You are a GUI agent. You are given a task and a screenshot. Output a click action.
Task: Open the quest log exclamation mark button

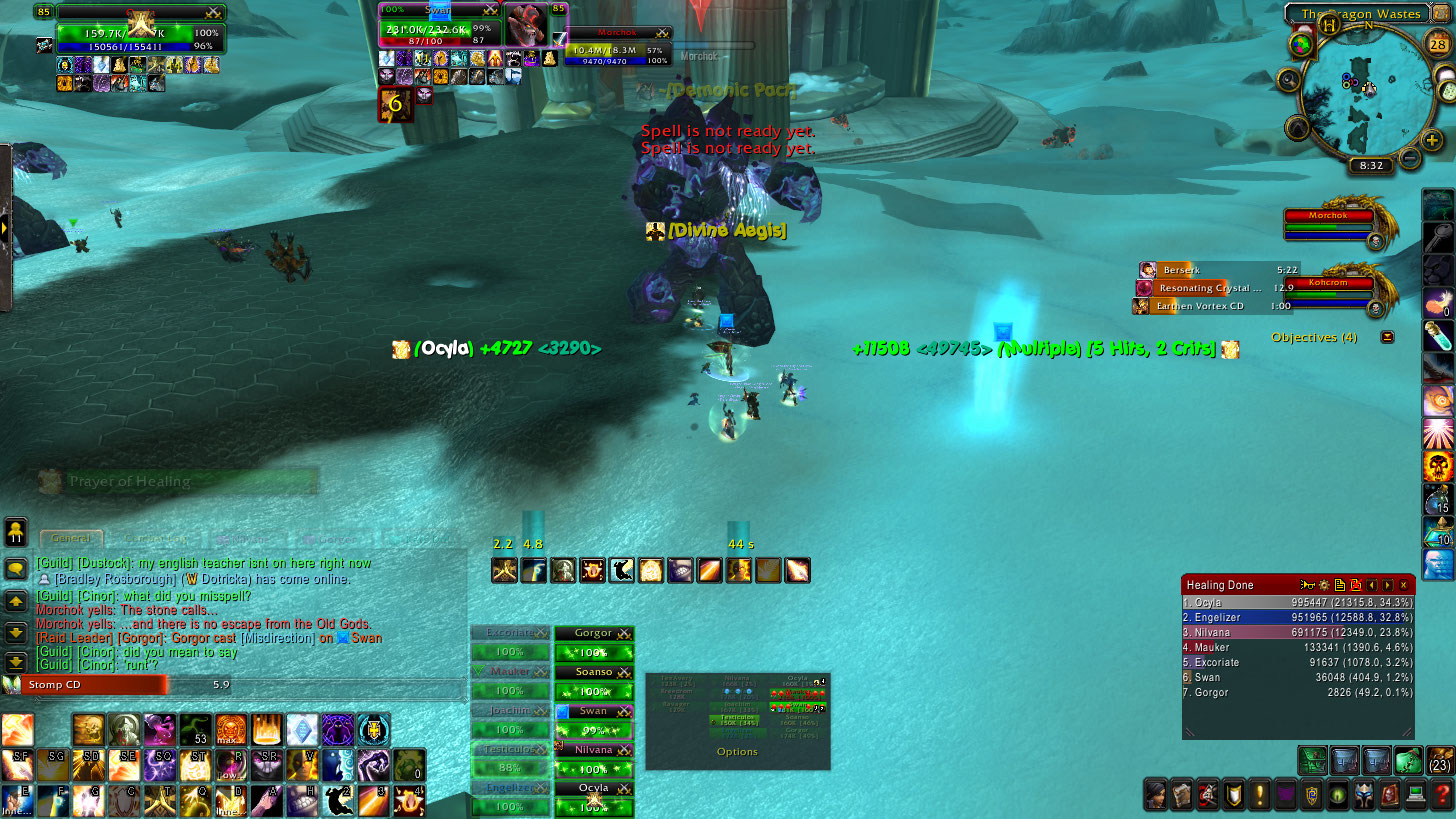pyautogui.click(x=1260, y=795)
